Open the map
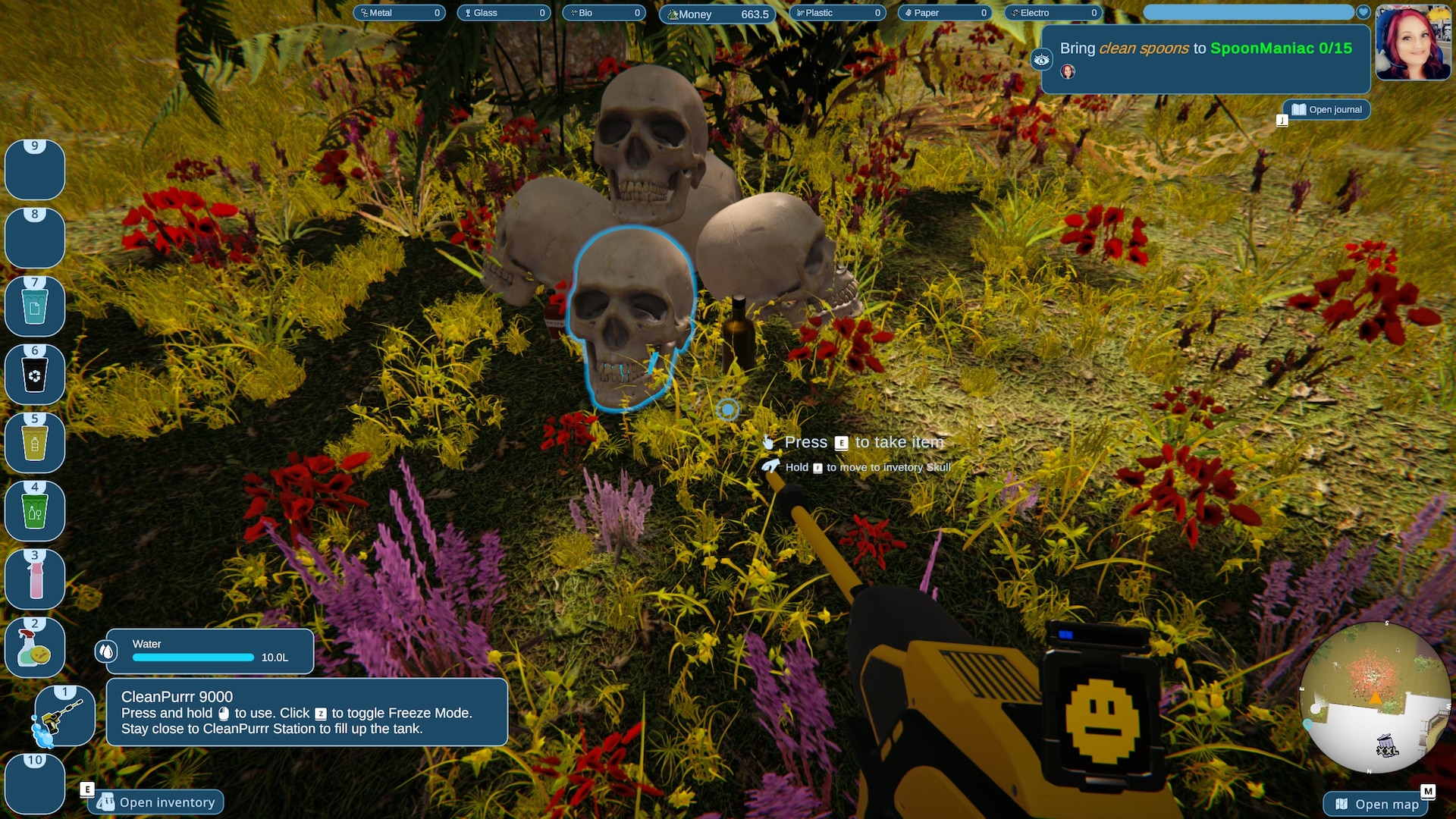The width and height of the screenshot is (1456, 819). point(1378,804)
